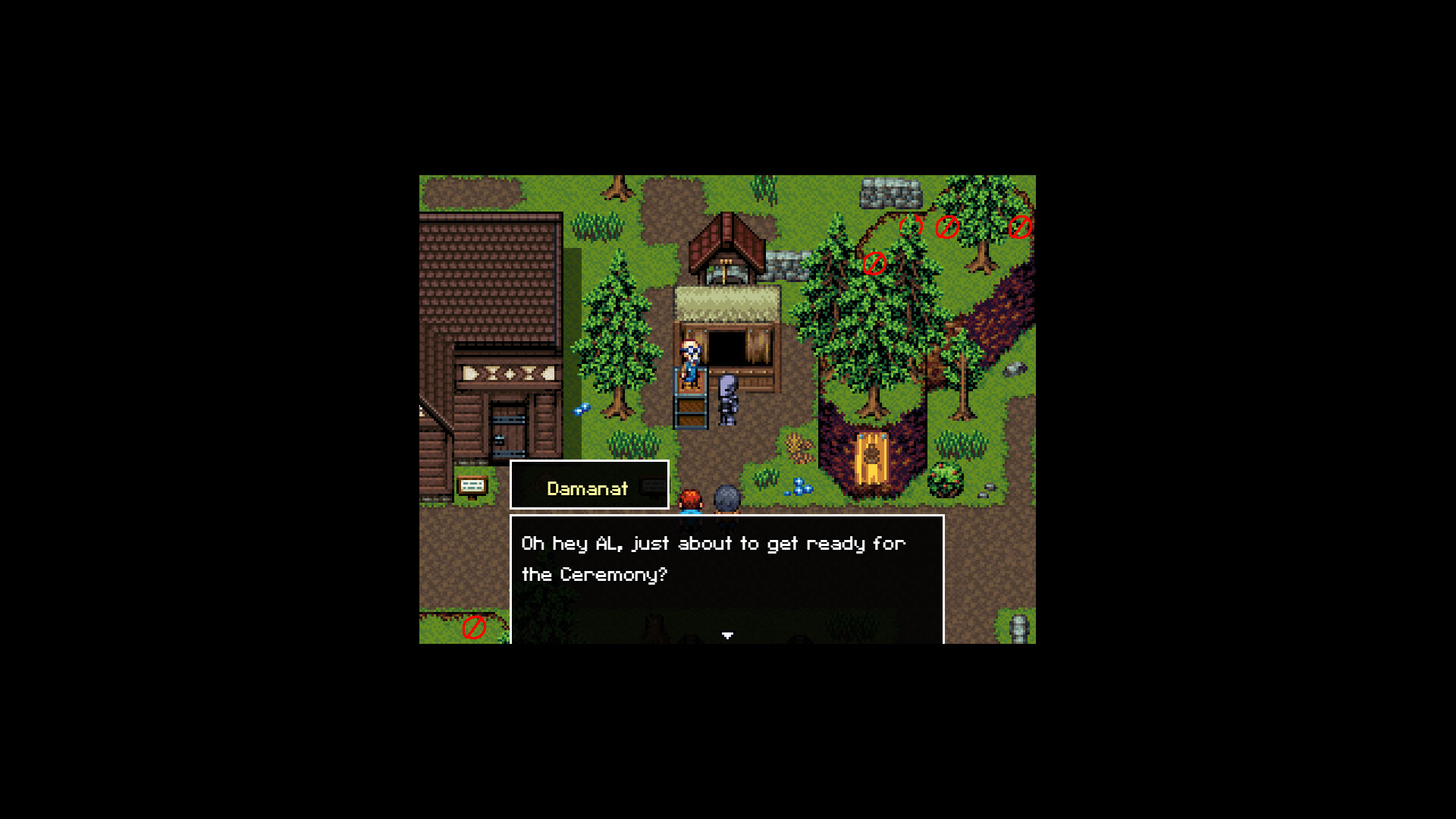Click the Damanat name label
The image size is (1456, 819).
tap(587, 488)
